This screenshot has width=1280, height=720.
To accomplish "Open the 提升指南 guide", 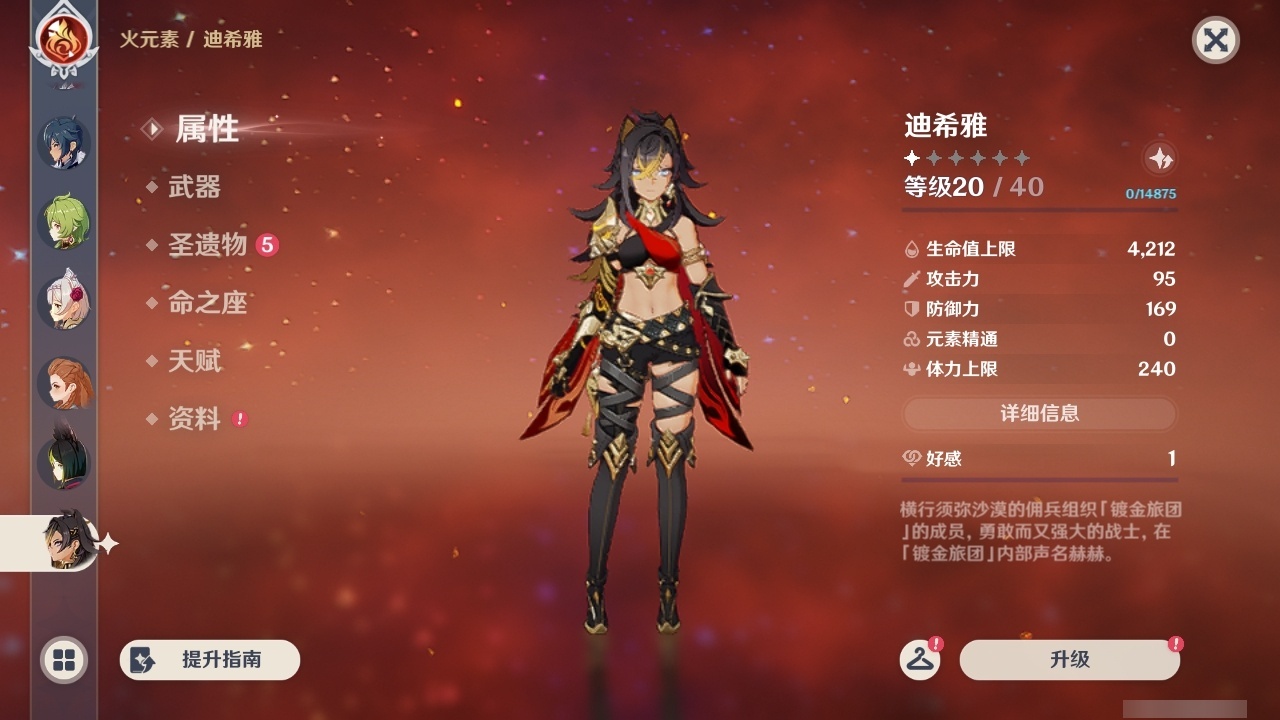I will pos(209,660).
